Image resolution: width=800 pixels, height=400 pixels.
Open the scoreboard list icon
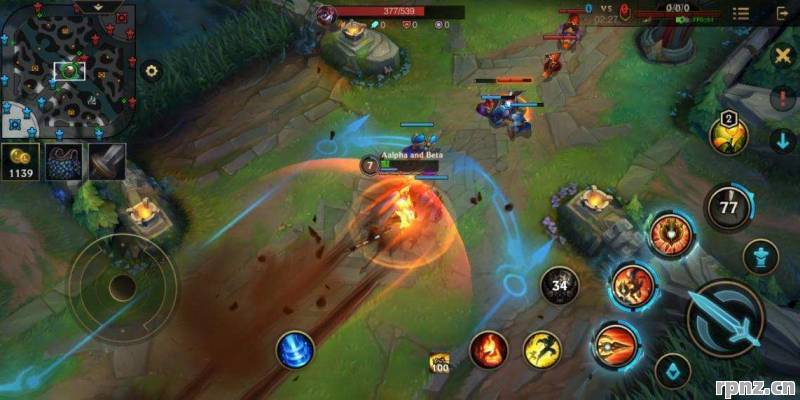point(741,13)
